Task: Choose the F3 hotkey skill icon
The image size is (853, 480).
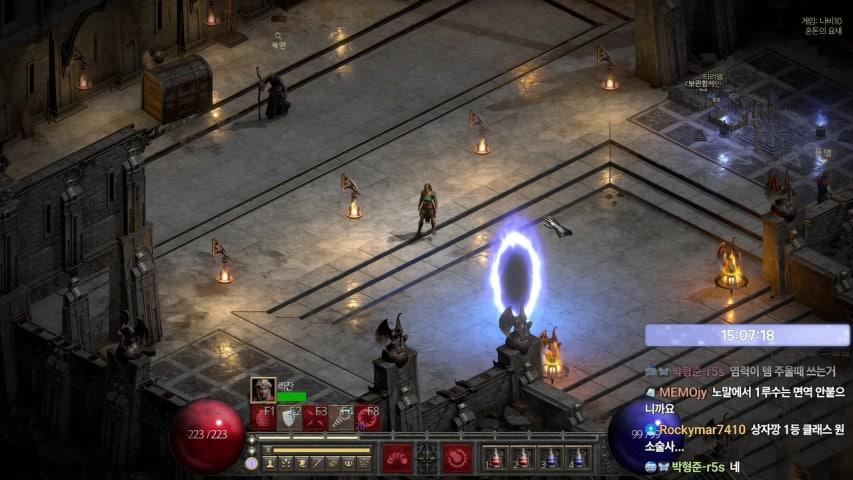Action: (316, 417)
